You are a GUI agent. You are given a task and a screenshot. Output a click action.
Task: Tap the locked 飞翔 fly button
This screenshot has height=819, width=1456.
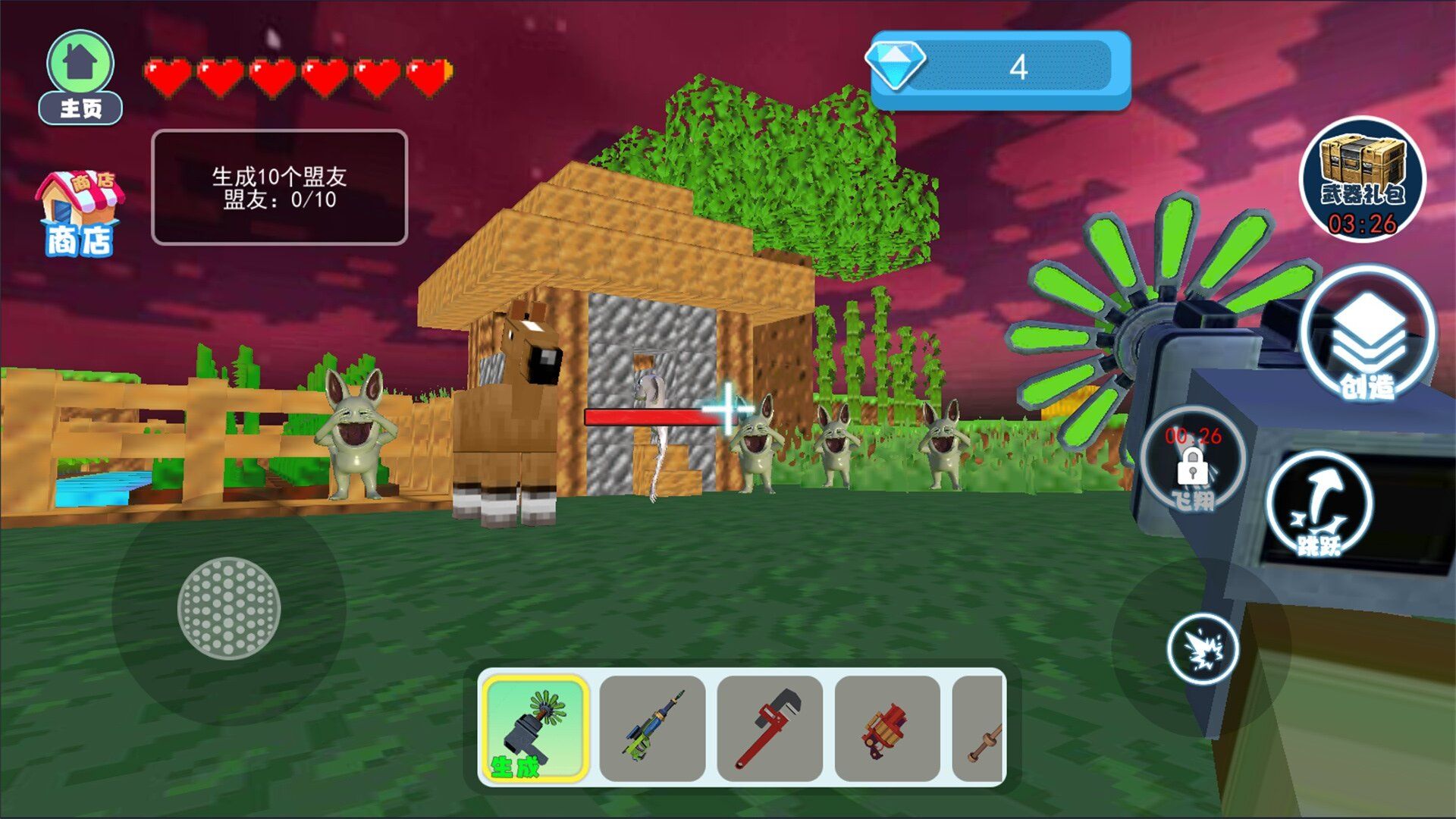(1193, 461)
